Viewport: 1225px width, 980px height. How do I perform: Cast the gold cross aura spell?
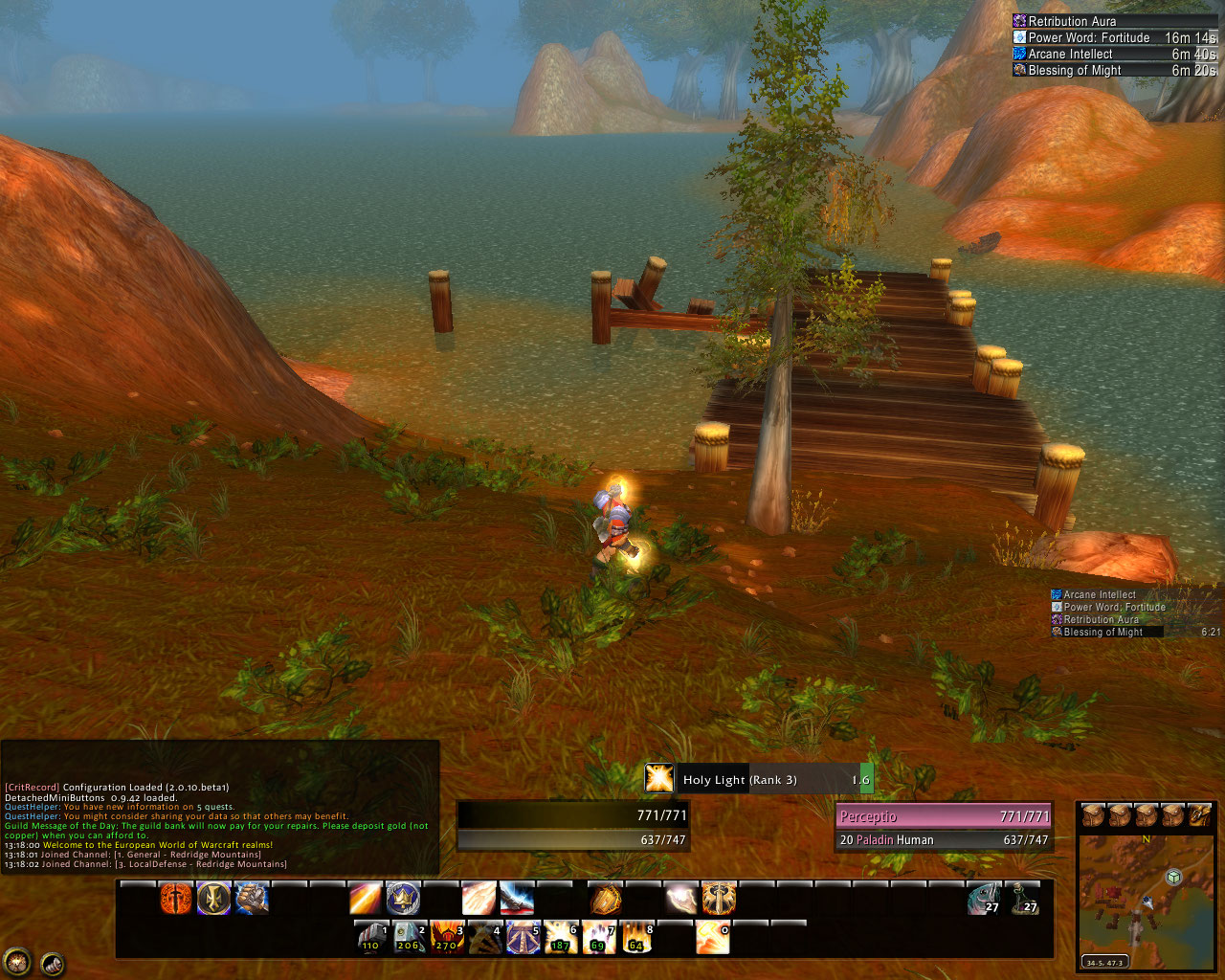click(214, 899)
